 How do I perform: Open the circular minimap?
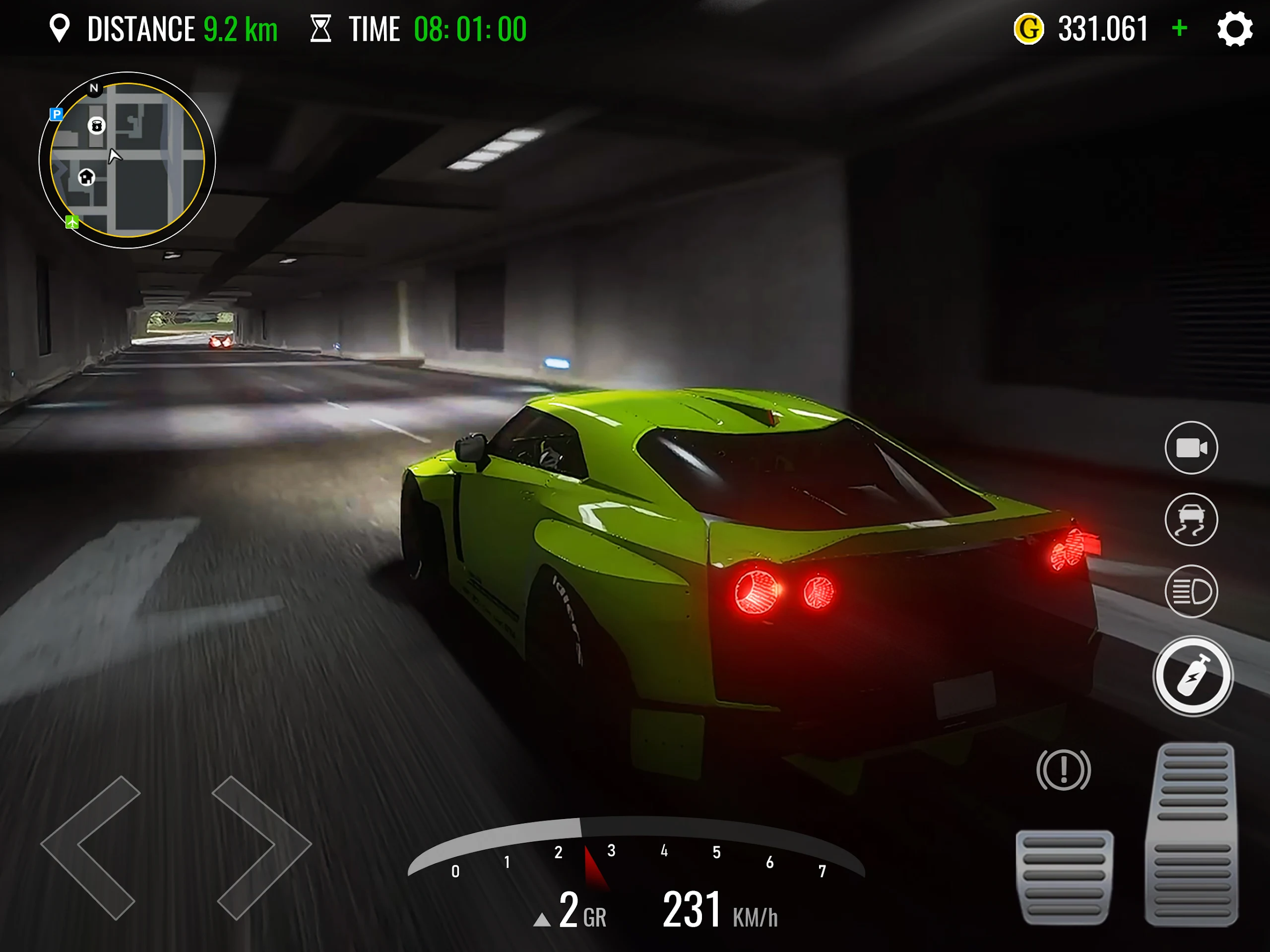coord(127,160)
